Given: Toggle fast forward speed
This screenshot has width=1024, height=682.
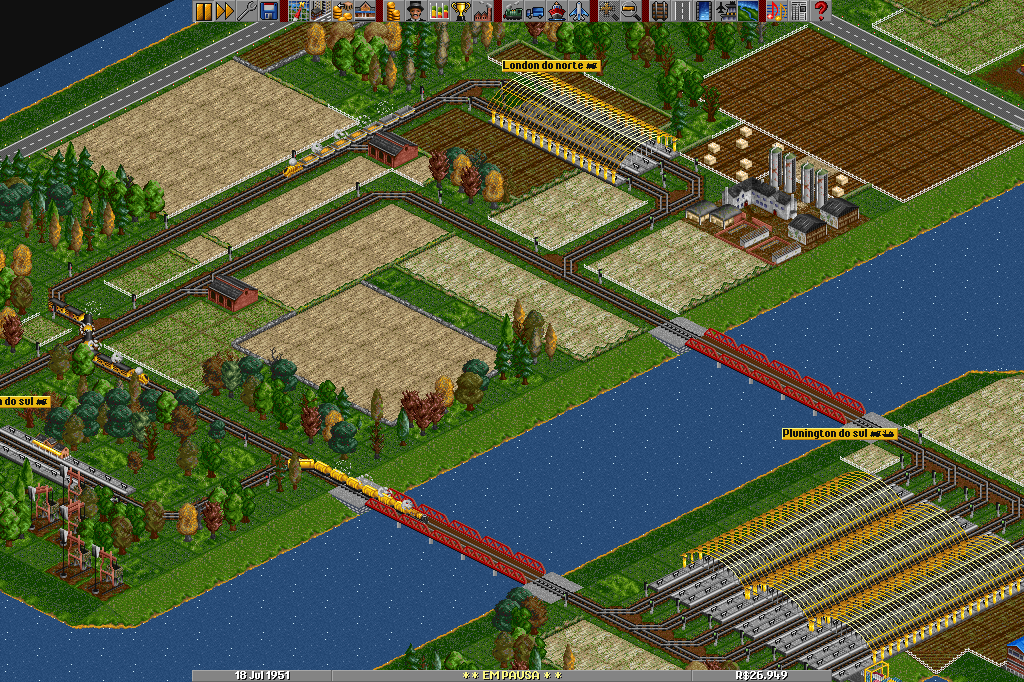Looking at the screenshot, I should (225, 11).
